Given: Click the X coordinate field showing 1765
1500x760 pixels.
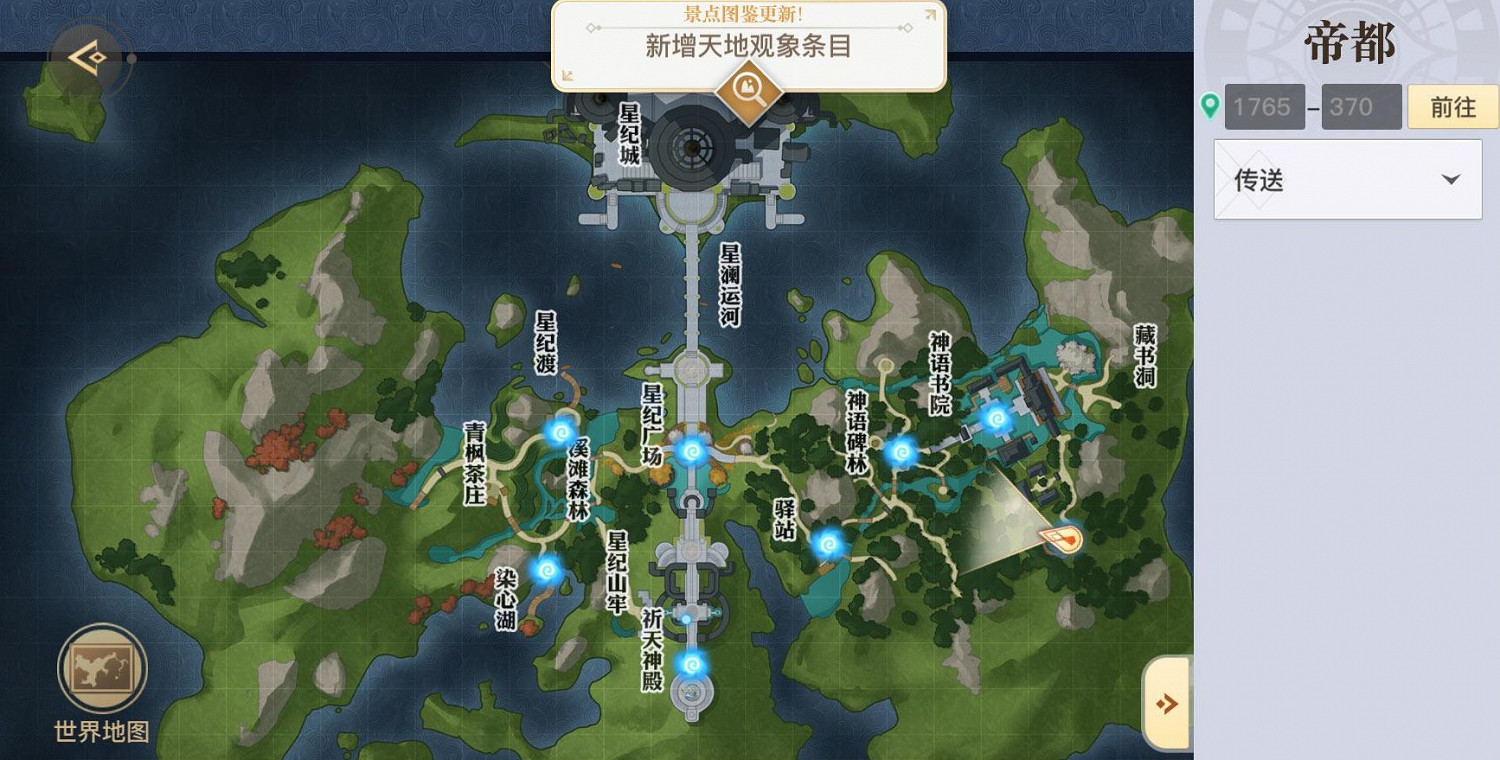Looking at the screenshot, I should coord(1263,106).
